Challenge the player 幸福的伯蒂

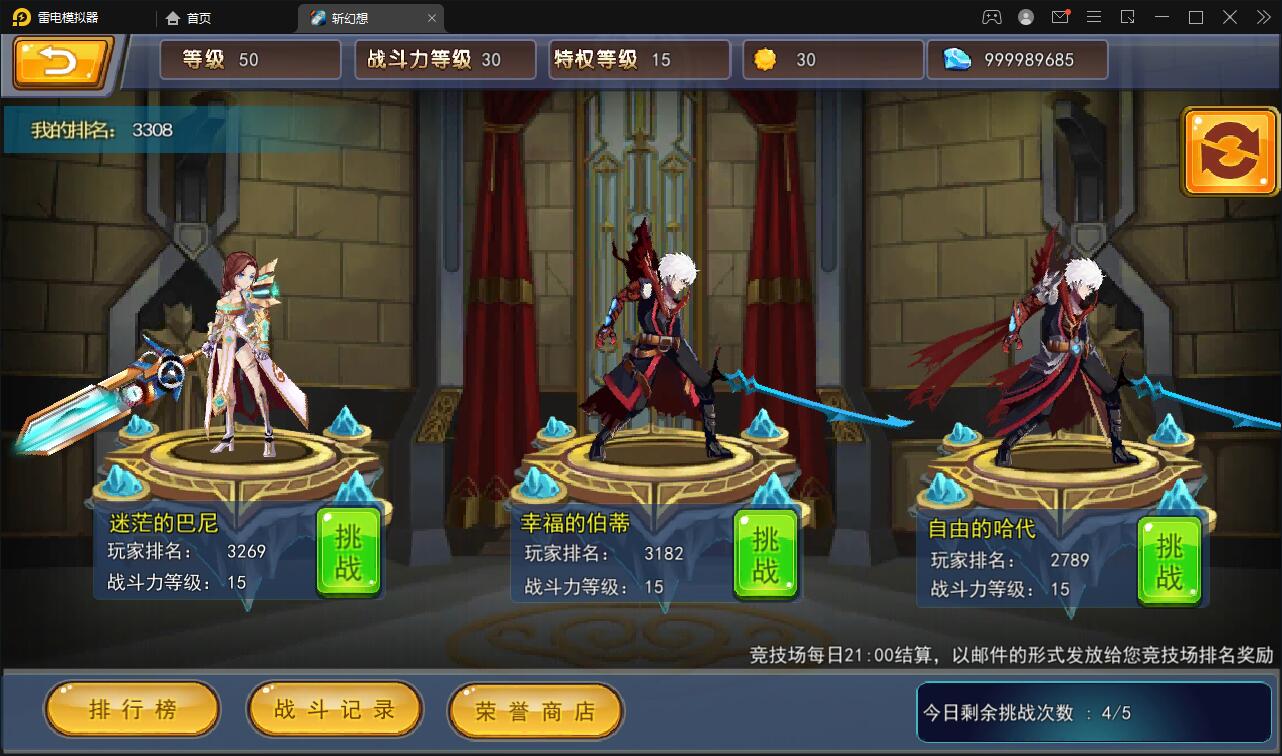tap(766, 552)
